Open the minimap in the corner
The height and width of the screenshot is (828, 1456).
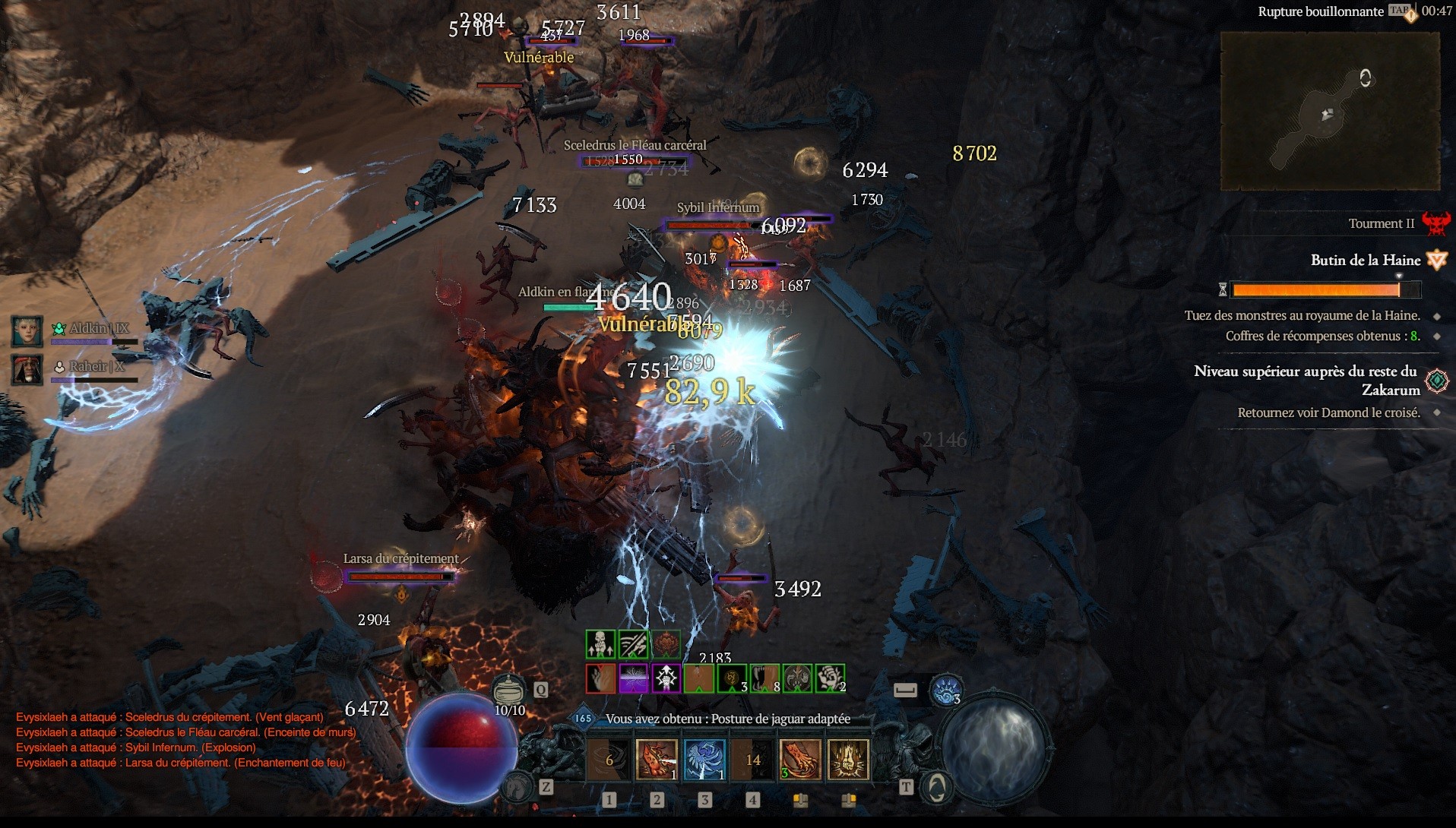coord(1330,111)
